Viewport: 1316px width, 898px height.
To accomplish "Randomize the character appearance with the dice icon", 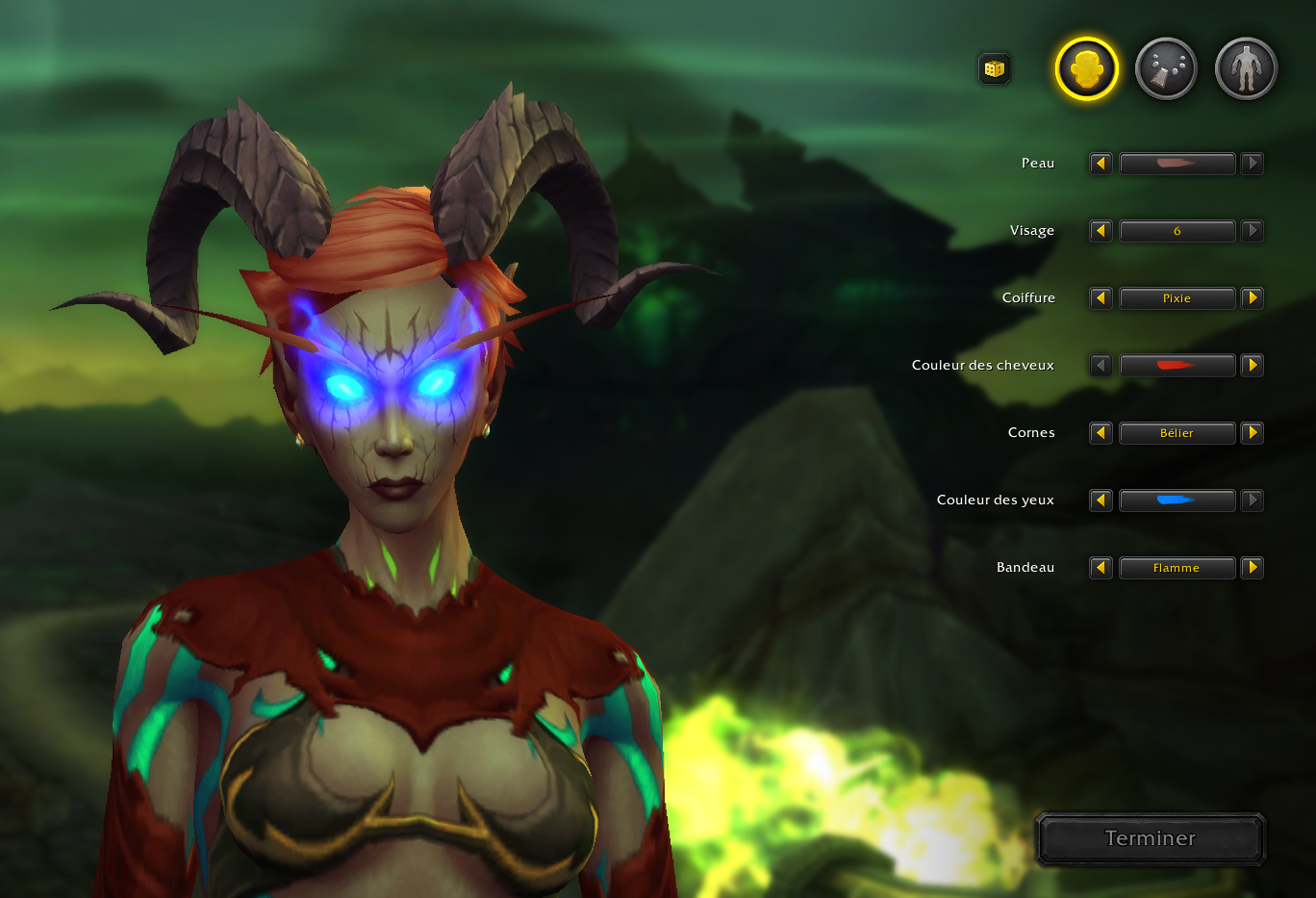I will [x=995, y=68].
